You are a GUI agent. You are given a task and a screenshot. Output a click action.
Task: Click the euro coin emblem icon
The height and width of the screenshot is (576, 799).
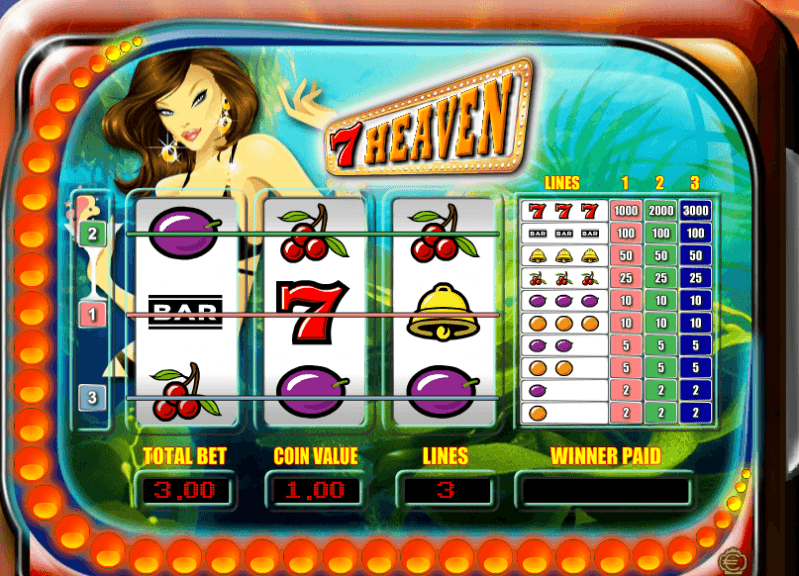click(x=737, y=559)
